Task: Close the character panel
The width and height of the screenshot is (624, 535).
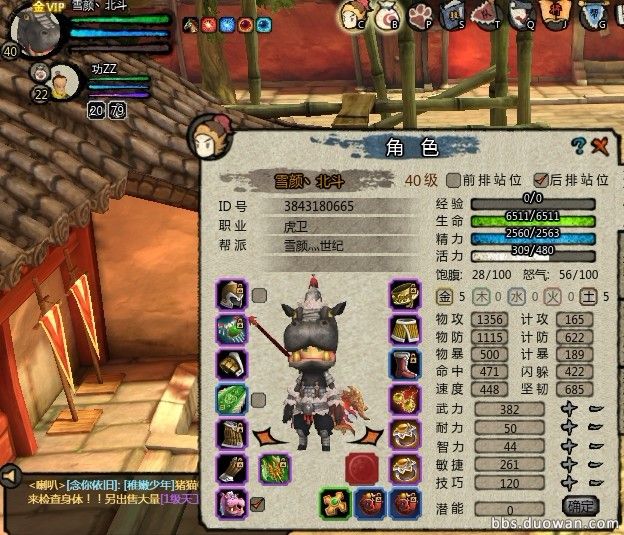Action: [601, 147]
